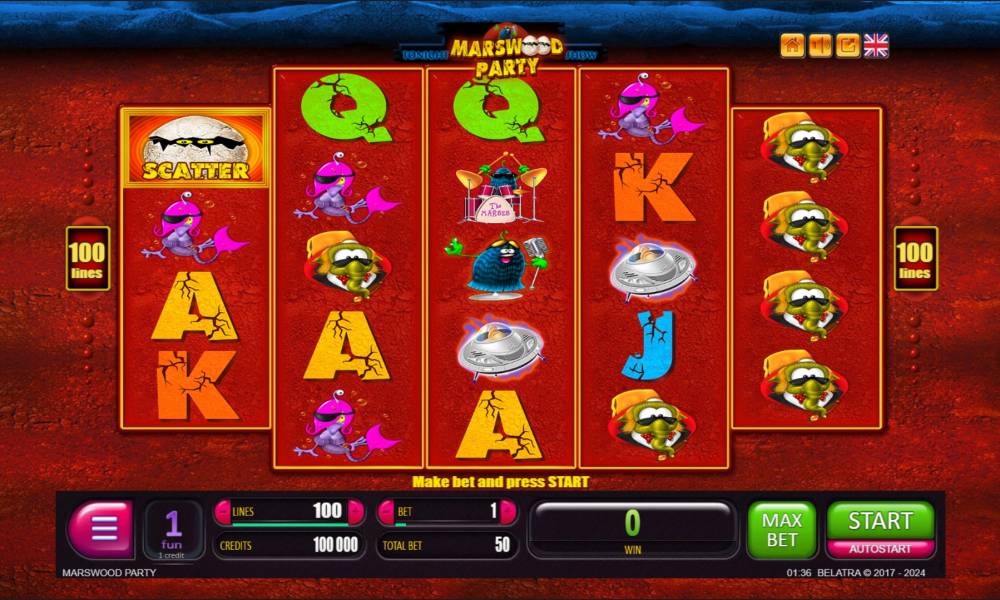The height and width of the screenshot is (600, 1000).
Task: Toggle the sound speaker icon
Action: click(x=820, y=45)
